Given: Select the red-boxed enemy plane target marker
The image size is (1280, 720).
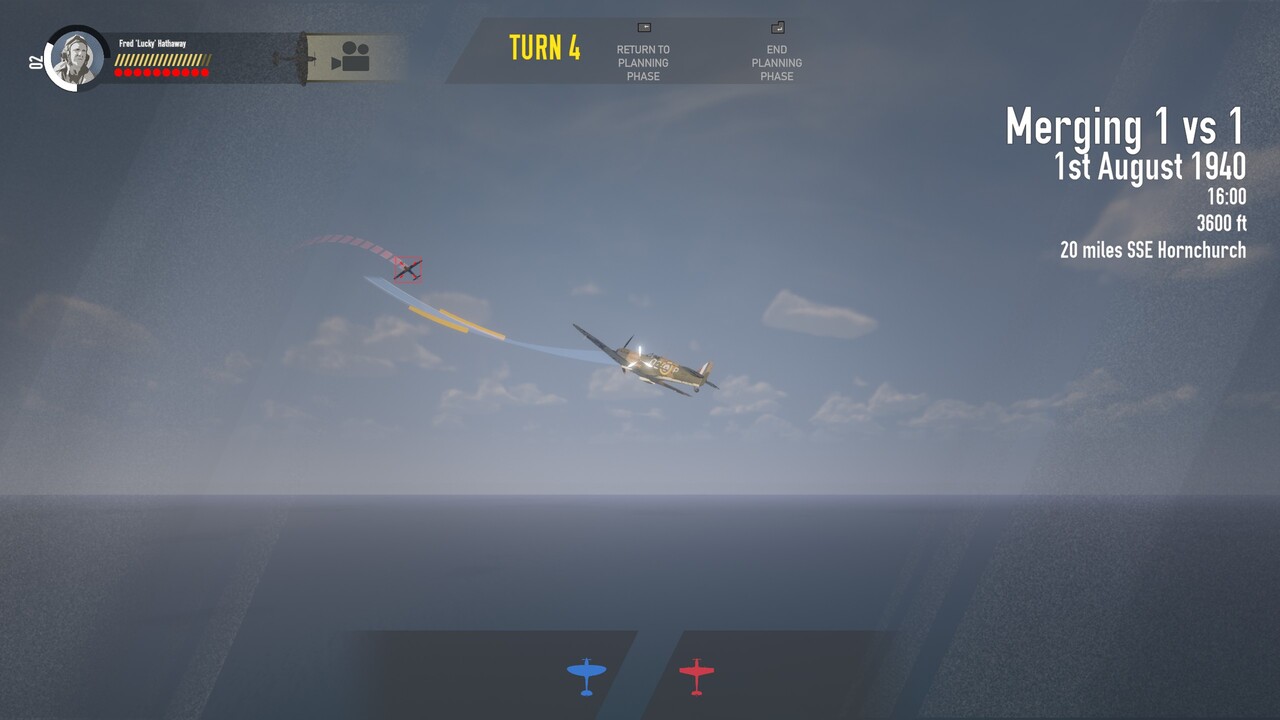Looking at the screenshot, I should [407, 269].
